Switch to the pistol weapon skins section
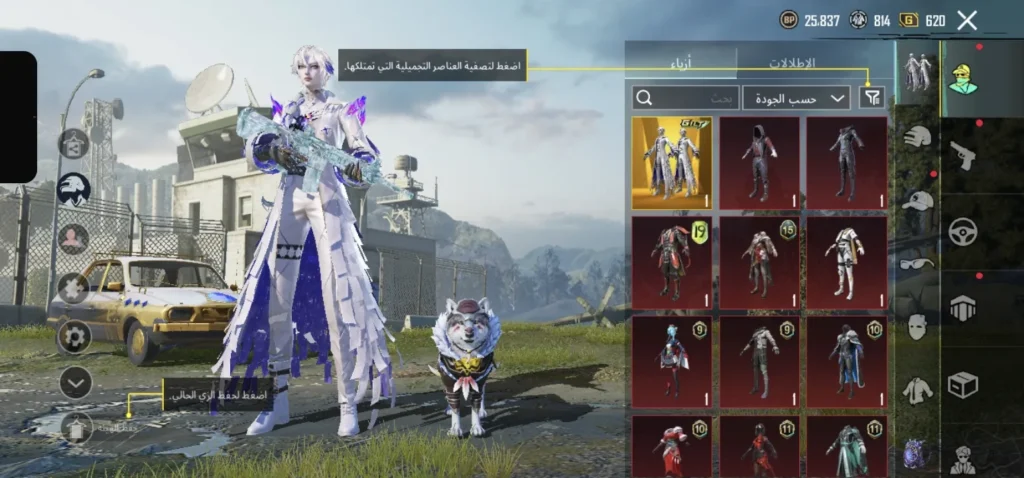Screen dimensions: 1024x478 (963, 155)
